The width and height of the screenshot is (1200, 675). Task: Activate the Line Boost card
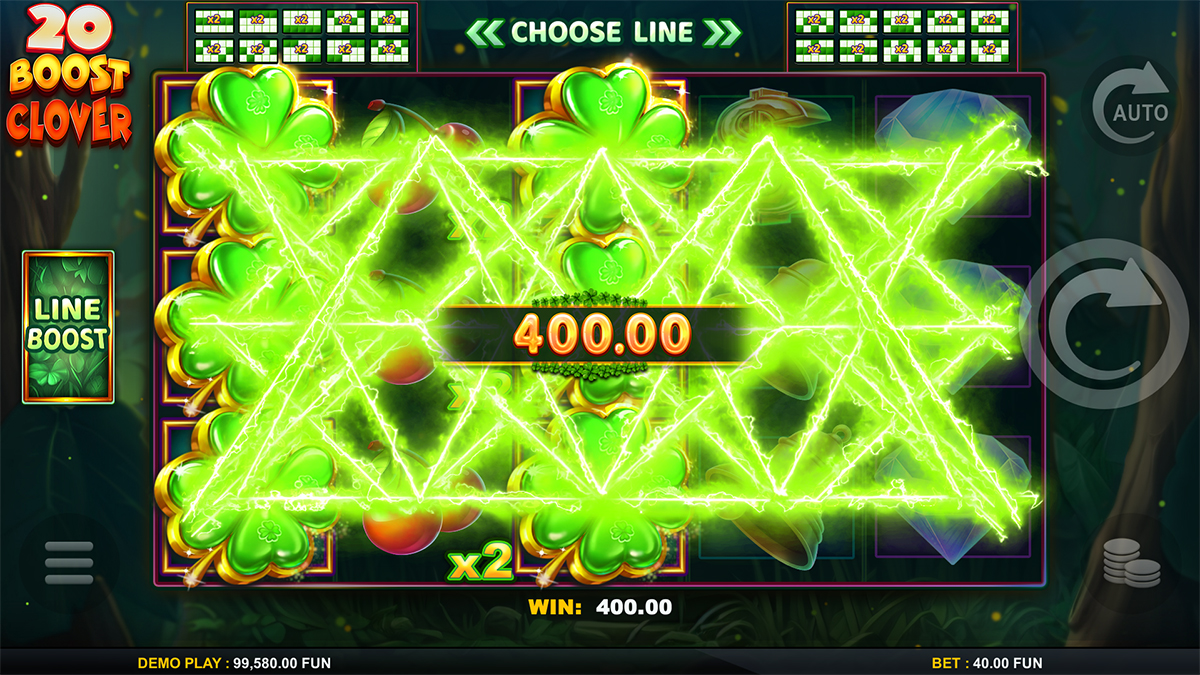68,326
